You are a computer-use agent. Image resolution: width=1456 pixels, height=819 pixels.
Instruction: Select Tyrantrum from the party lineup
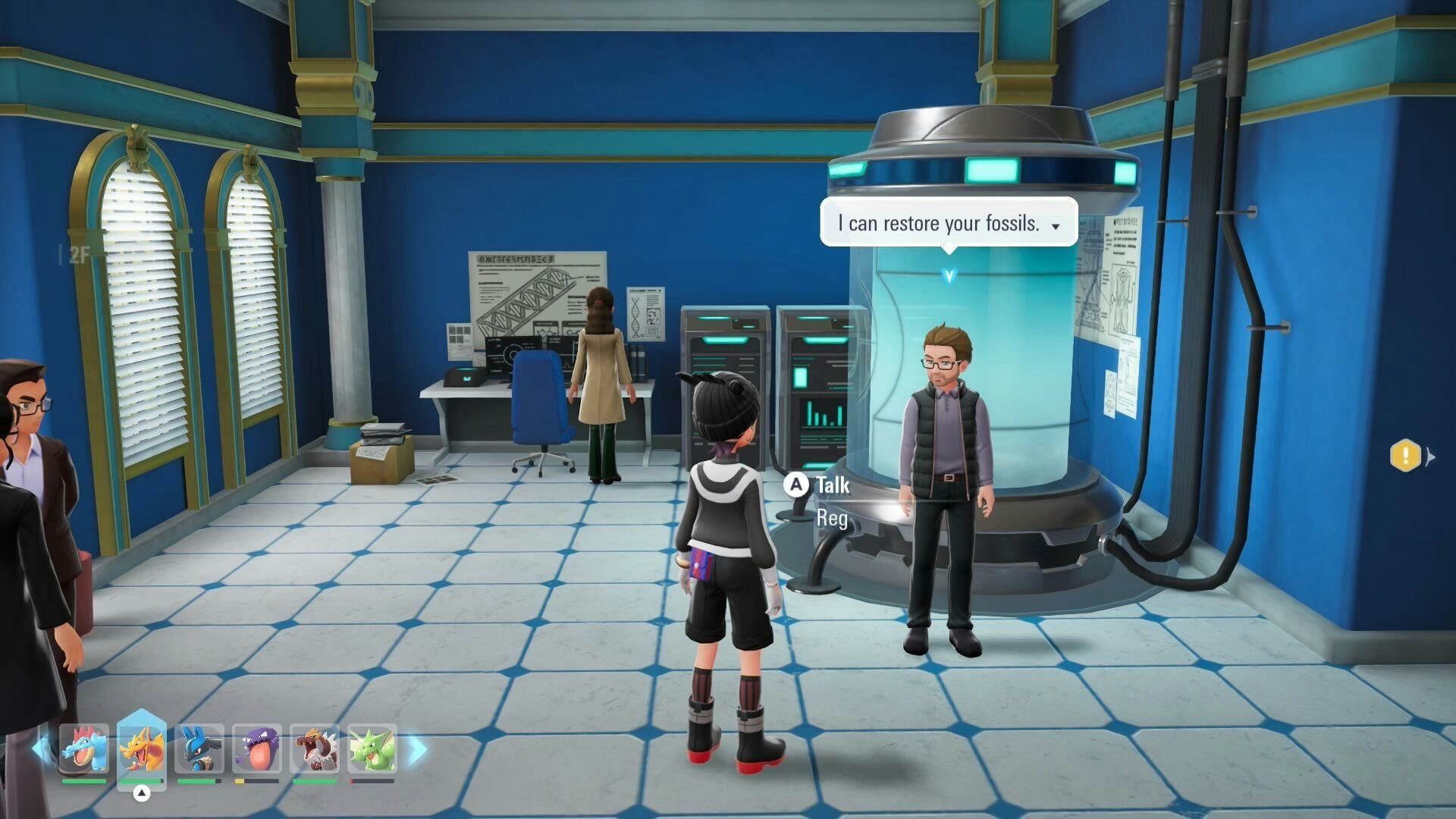[315, 749]
